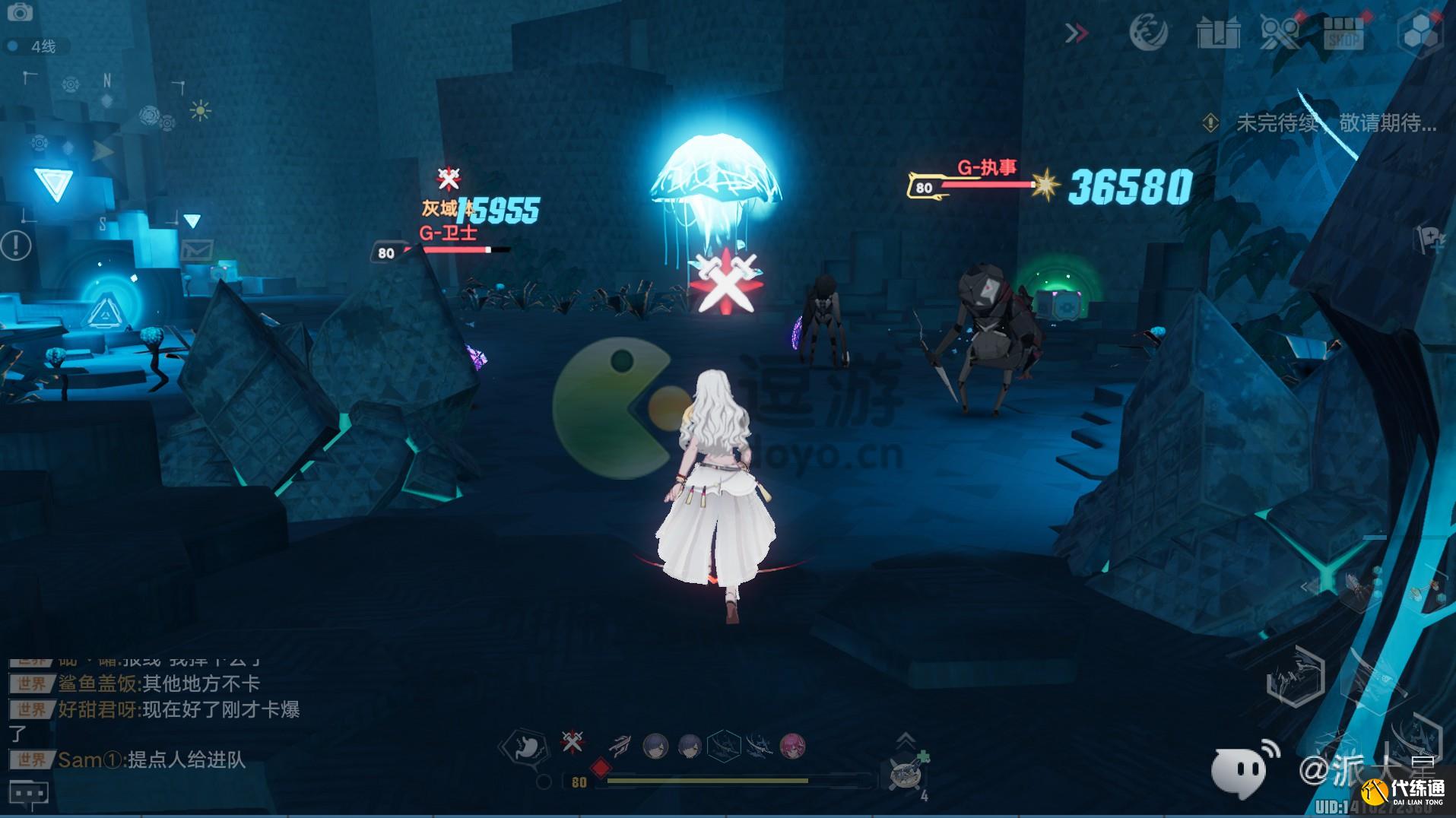Open the camera photo mode
The image size is (1456, 818).
[x=20, y=12]
